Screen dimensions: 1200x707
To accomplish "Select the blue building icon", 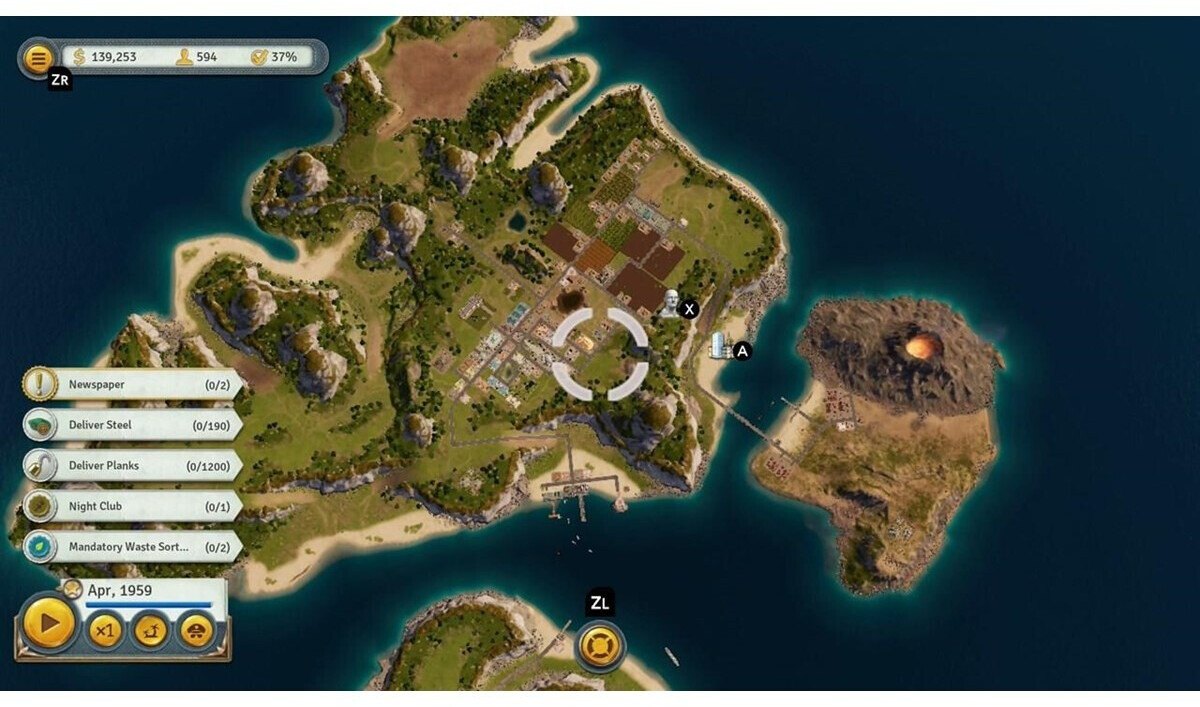I will pos(718,346).
